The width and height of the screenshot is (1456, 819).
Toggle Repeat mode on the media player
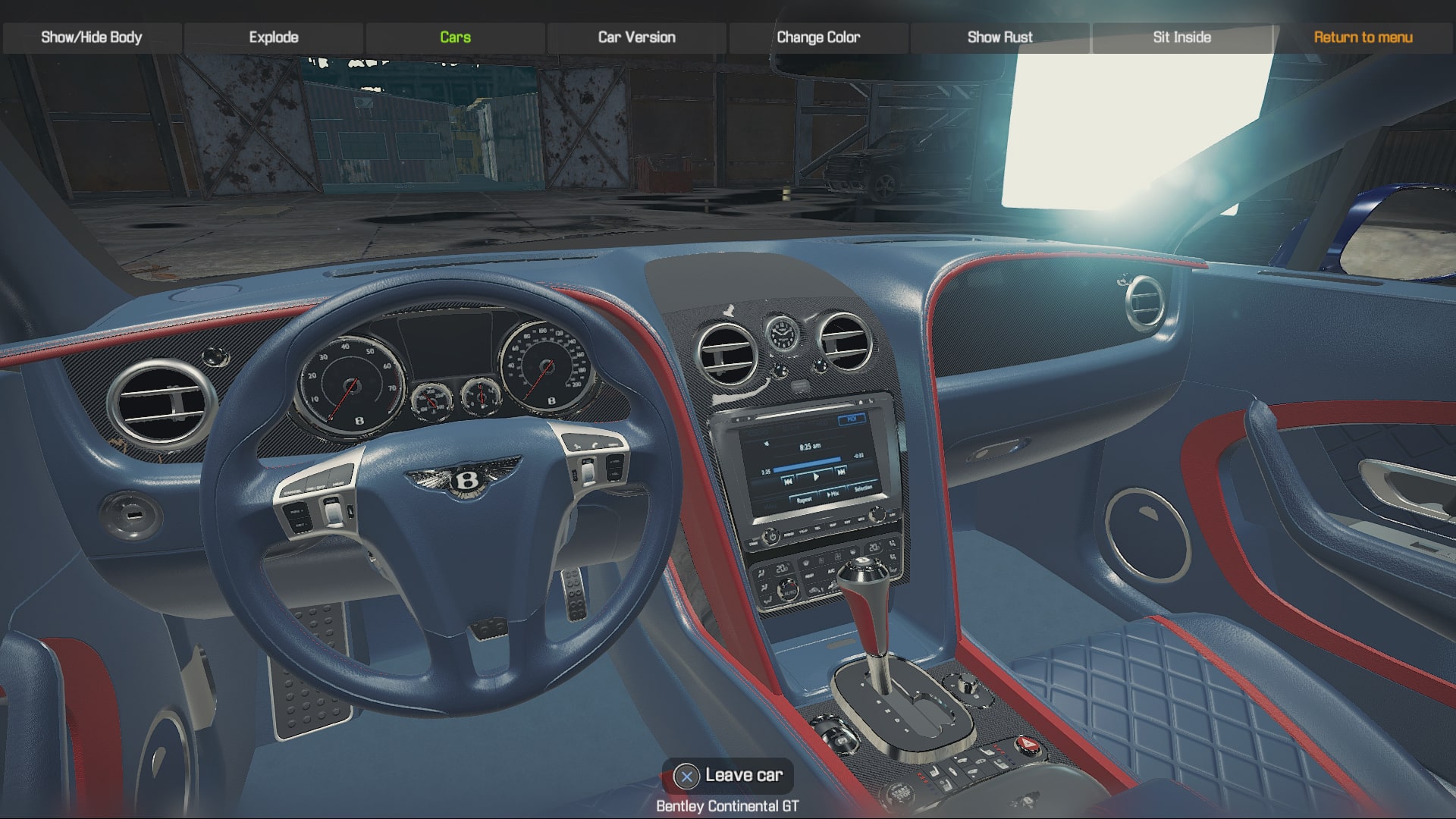click(804, 498)
